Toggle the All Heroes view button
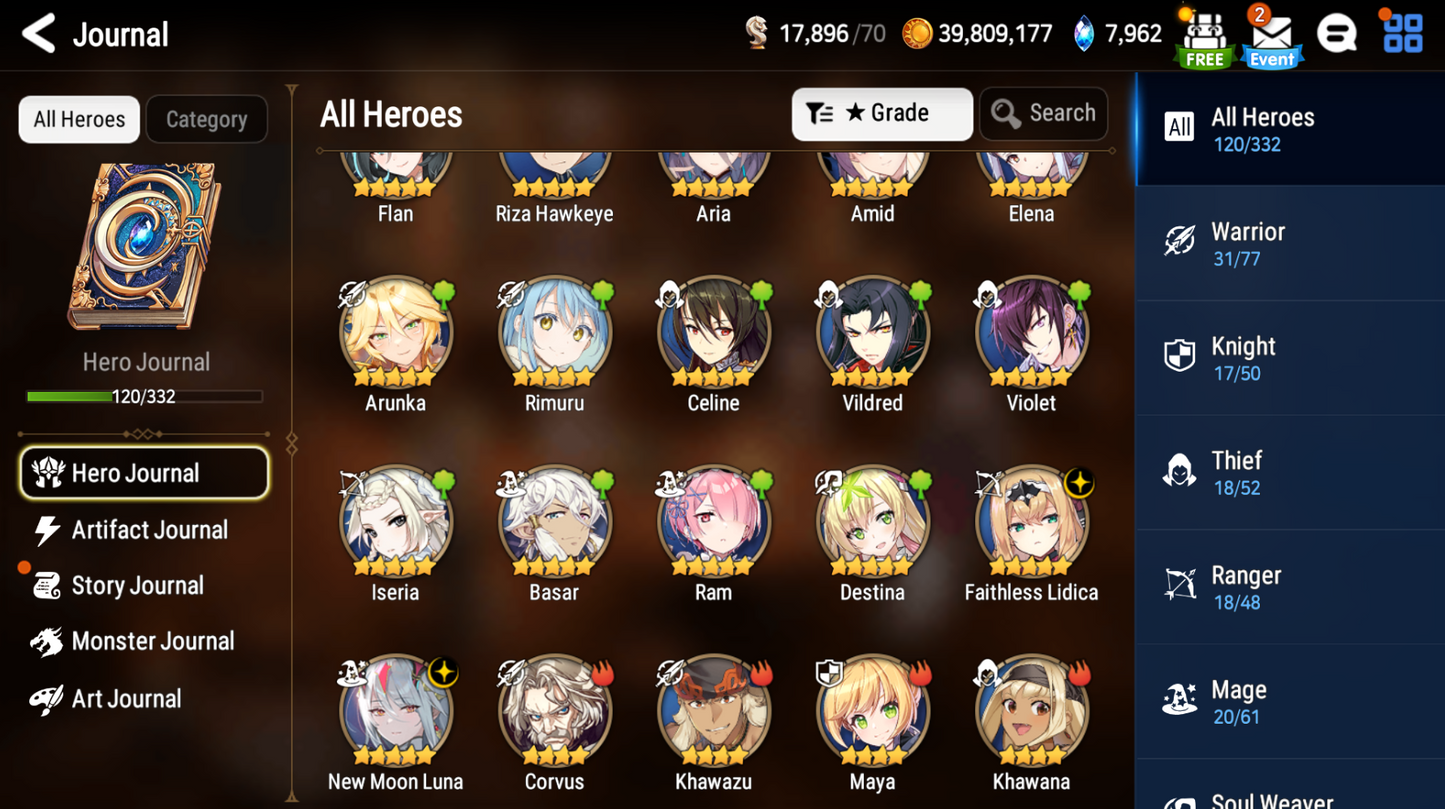 coord(78,119)
